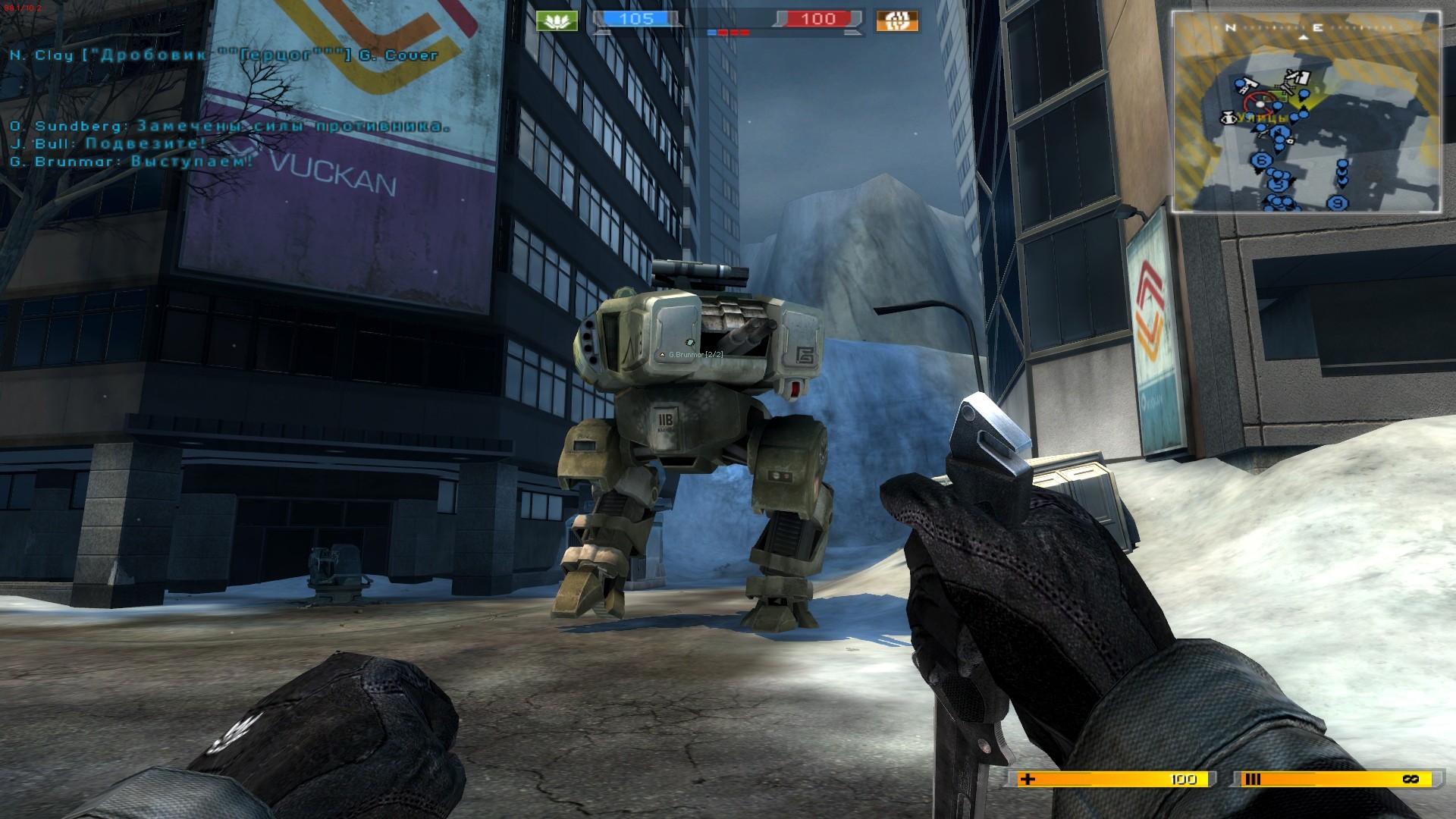
Task: Click the orange PAC team emblem
Action: [x=897, y=20]
